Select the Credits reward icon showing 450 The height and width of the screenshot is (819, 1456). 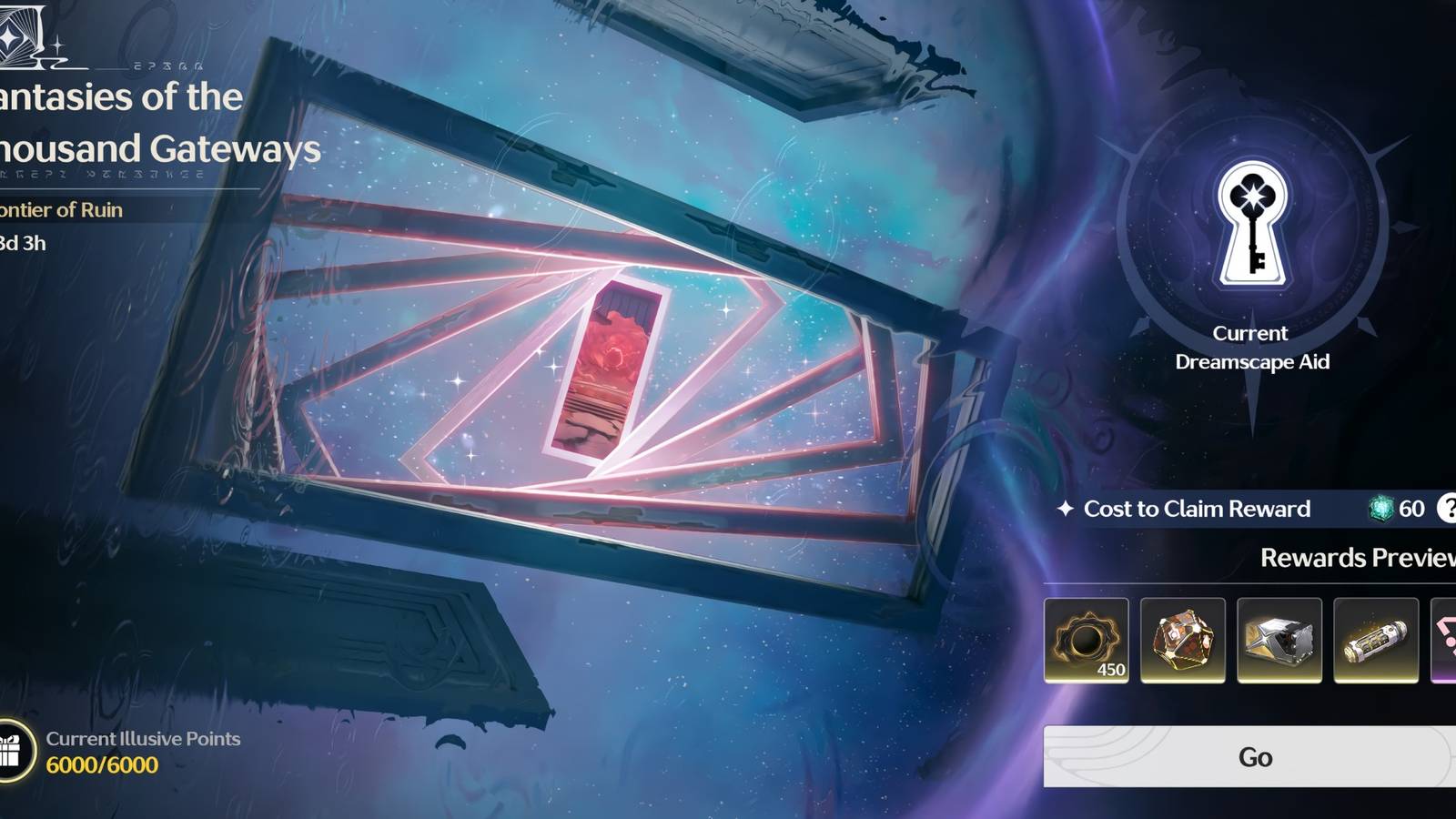pos(1088,642)
